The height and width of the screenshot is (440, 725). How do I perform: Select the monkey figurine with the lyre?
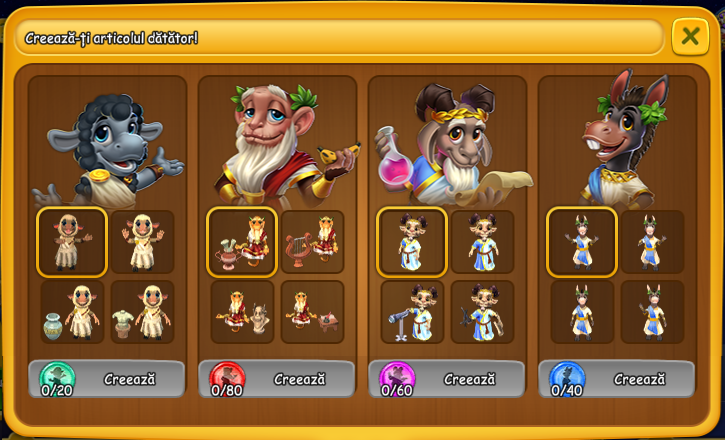[312, 242]
